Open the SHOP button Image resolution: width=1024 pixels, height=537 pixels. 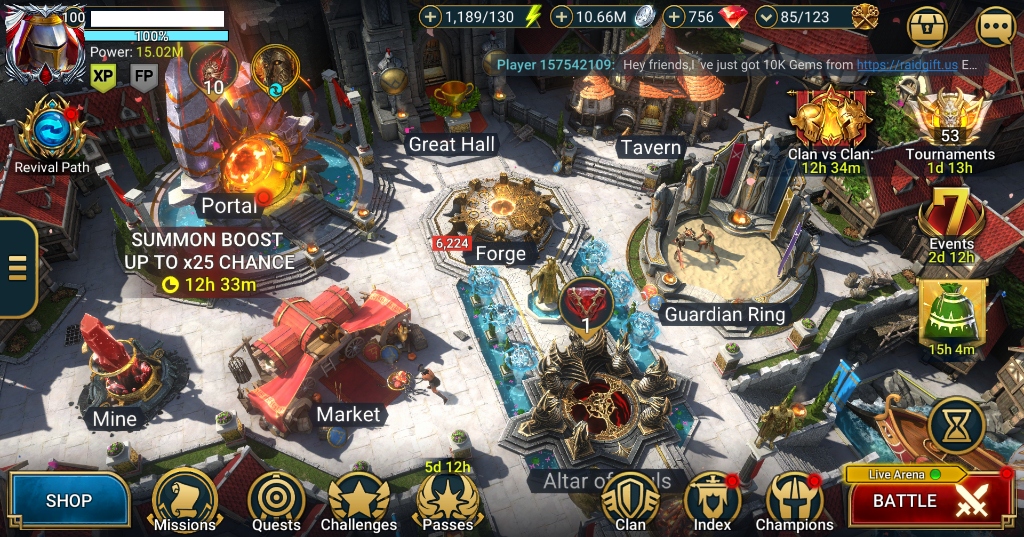pos(69,500)
